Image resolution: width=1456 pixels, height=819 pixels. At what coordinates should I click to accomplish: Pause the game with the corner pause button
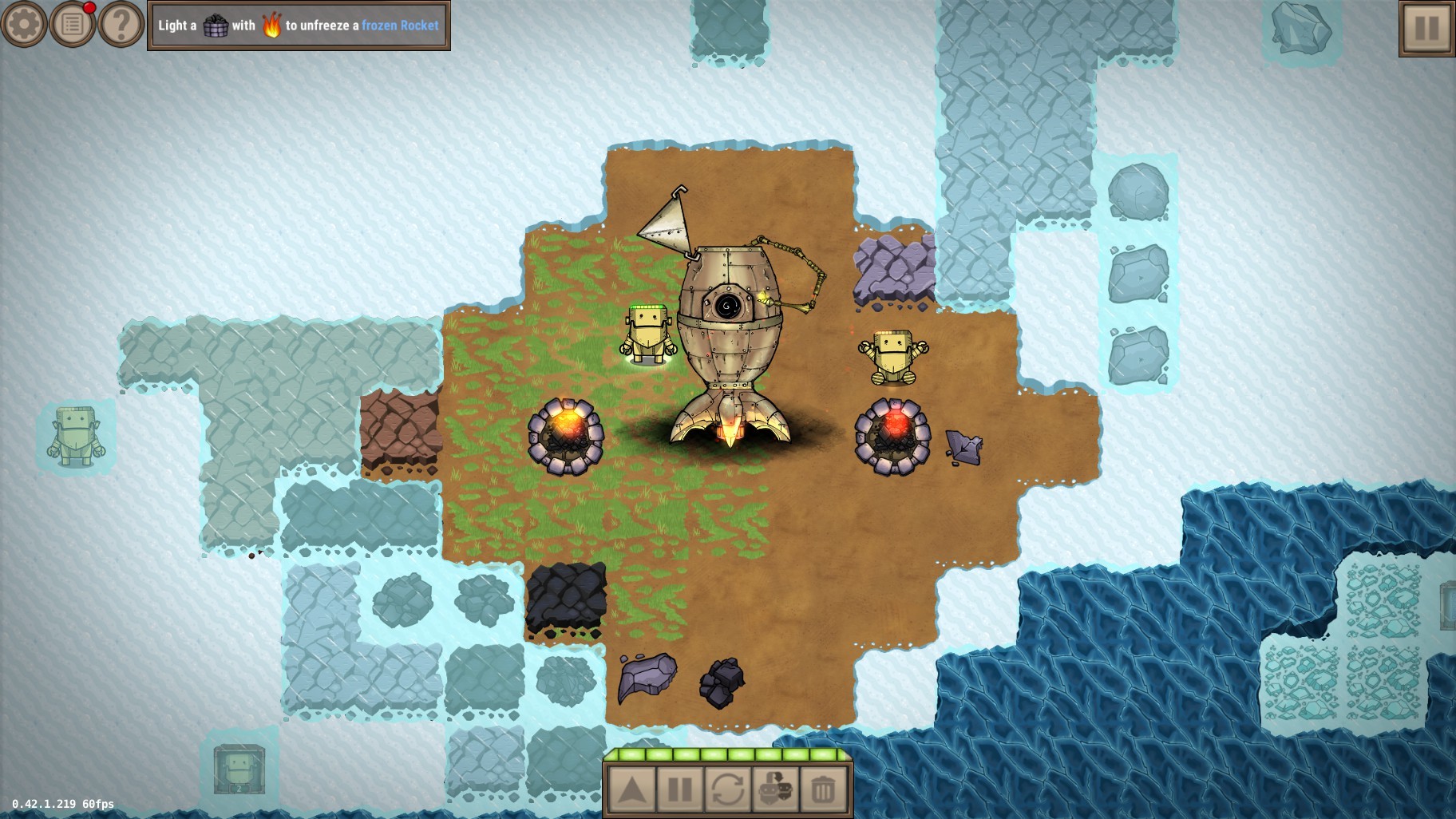click(x=1426, y=29)
